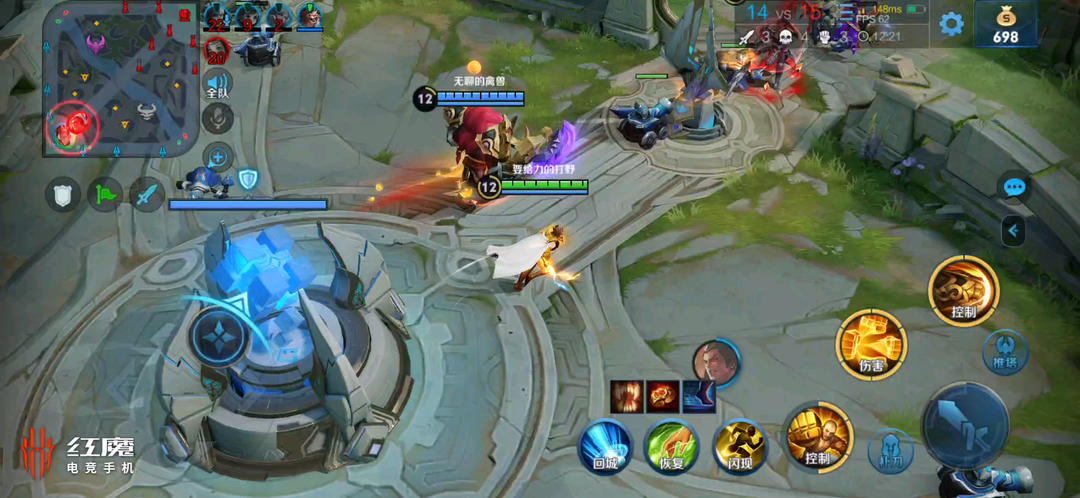
Task: Cast the 闪现 flash spell
Action: tap(739, 444)
